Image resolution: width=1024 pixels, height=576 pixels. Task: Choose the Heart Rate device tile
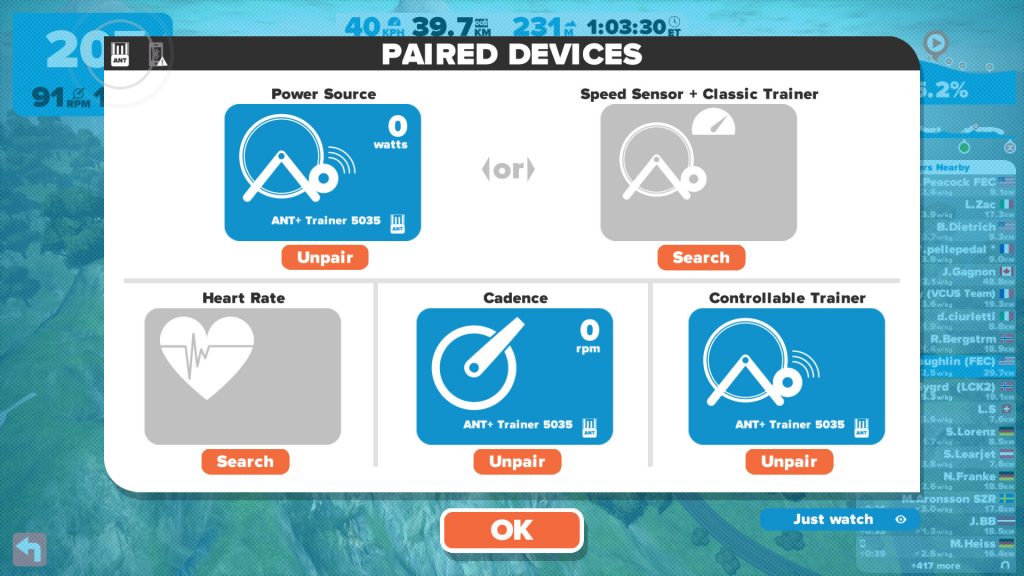coord(242,376)
